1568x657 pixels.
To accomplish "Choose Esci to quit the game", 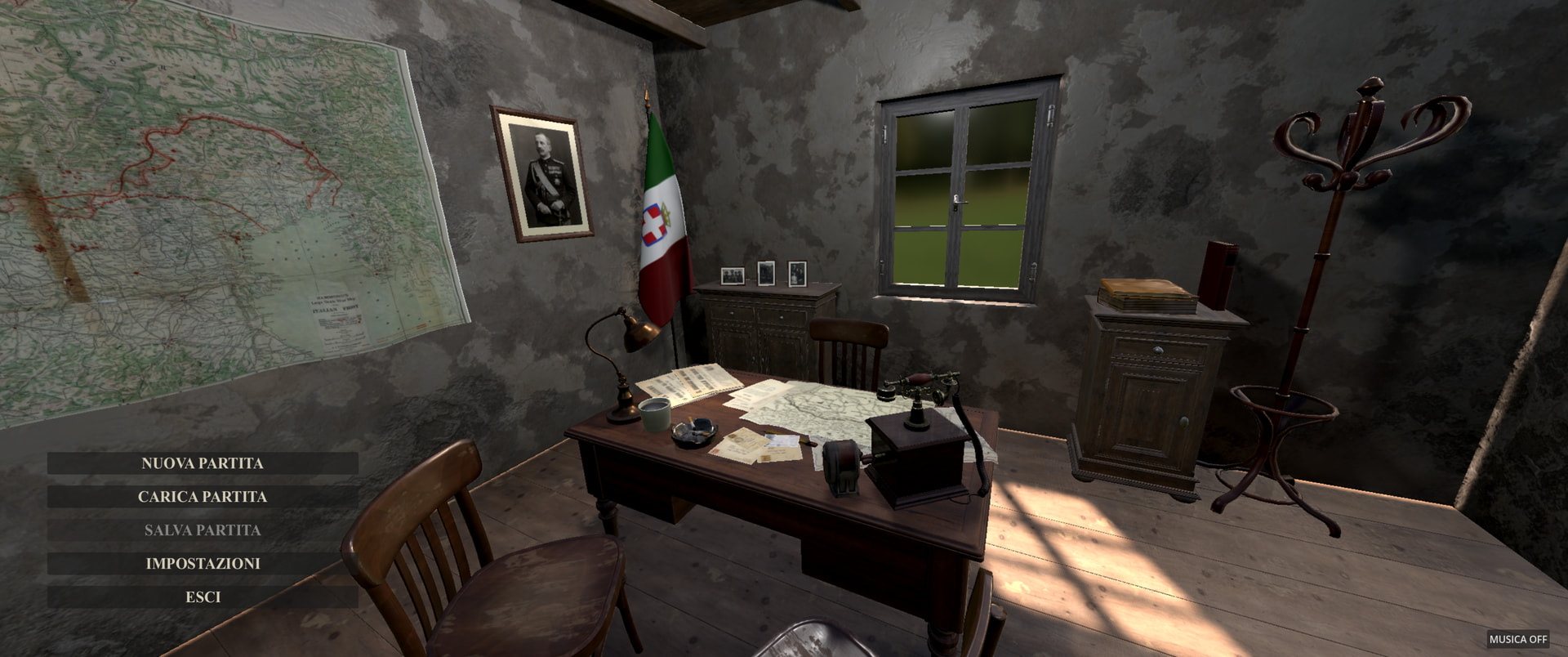I will pos(203,597).
